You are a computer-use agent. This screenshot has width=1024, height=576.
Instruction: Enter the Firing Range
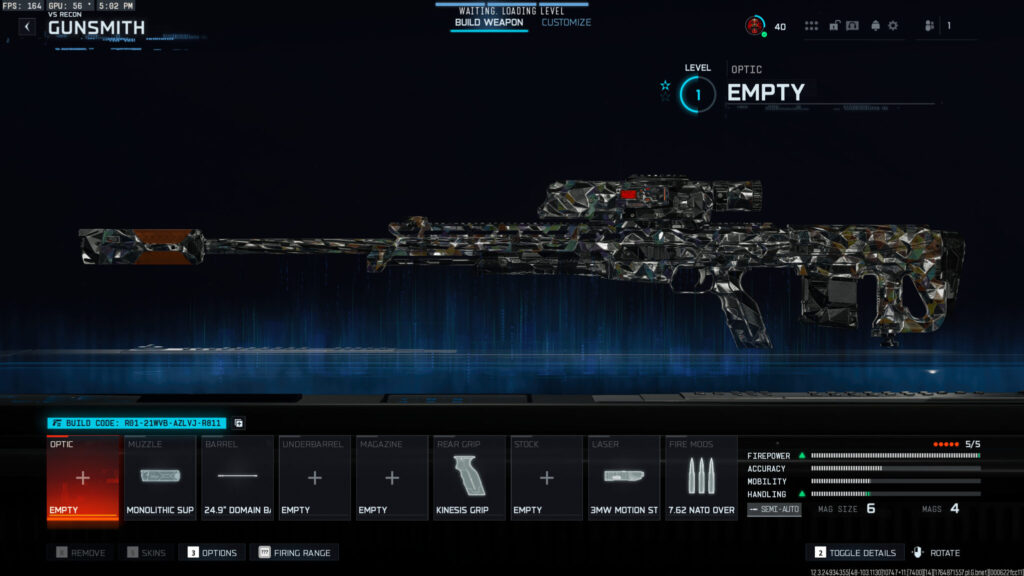tap(296, 552)
